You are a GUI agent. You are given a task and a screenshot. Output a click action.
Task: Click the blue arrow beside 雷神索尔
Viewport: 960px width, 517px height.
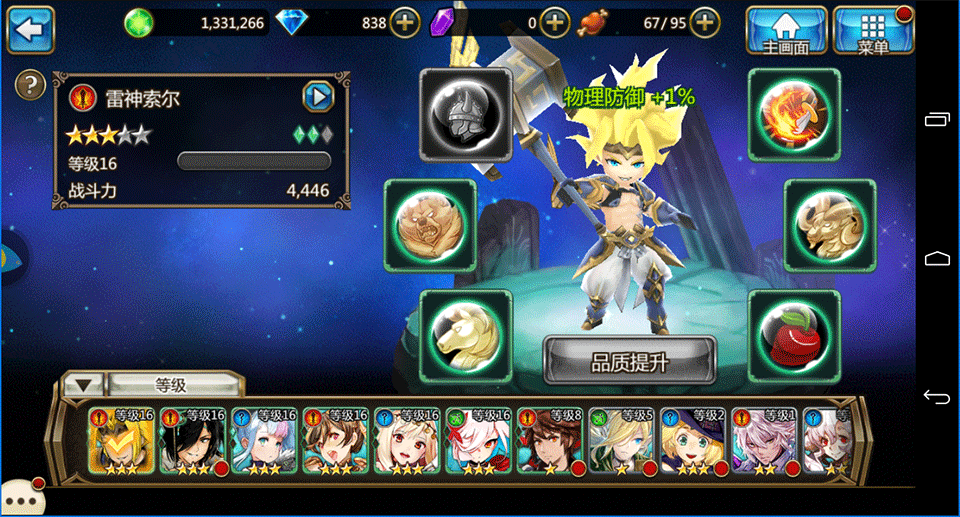317,97
